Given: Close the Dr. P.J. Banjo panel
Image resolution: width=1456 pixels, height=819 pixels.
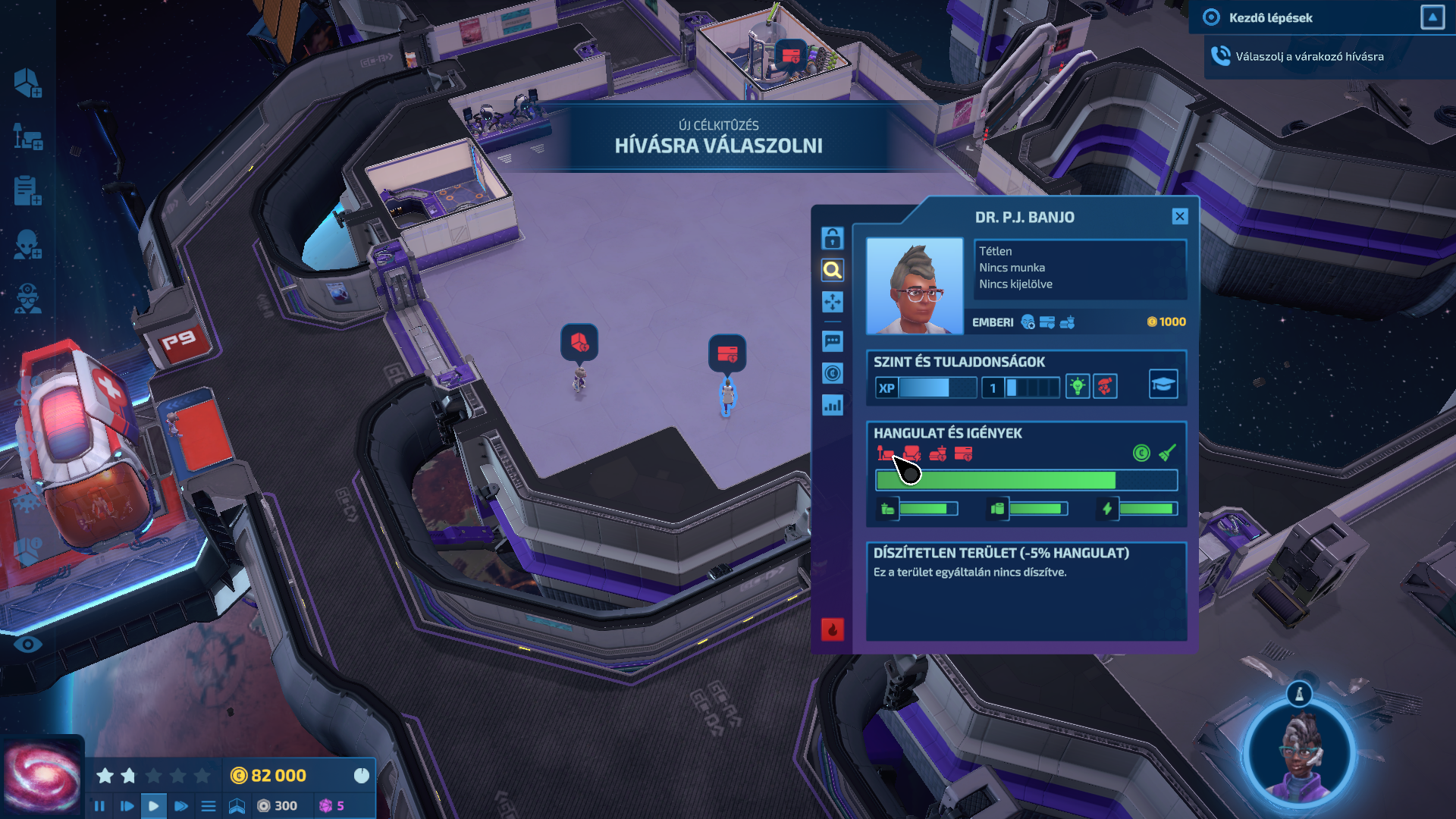Looking at the screenshot, I should tap(1179, 217).
